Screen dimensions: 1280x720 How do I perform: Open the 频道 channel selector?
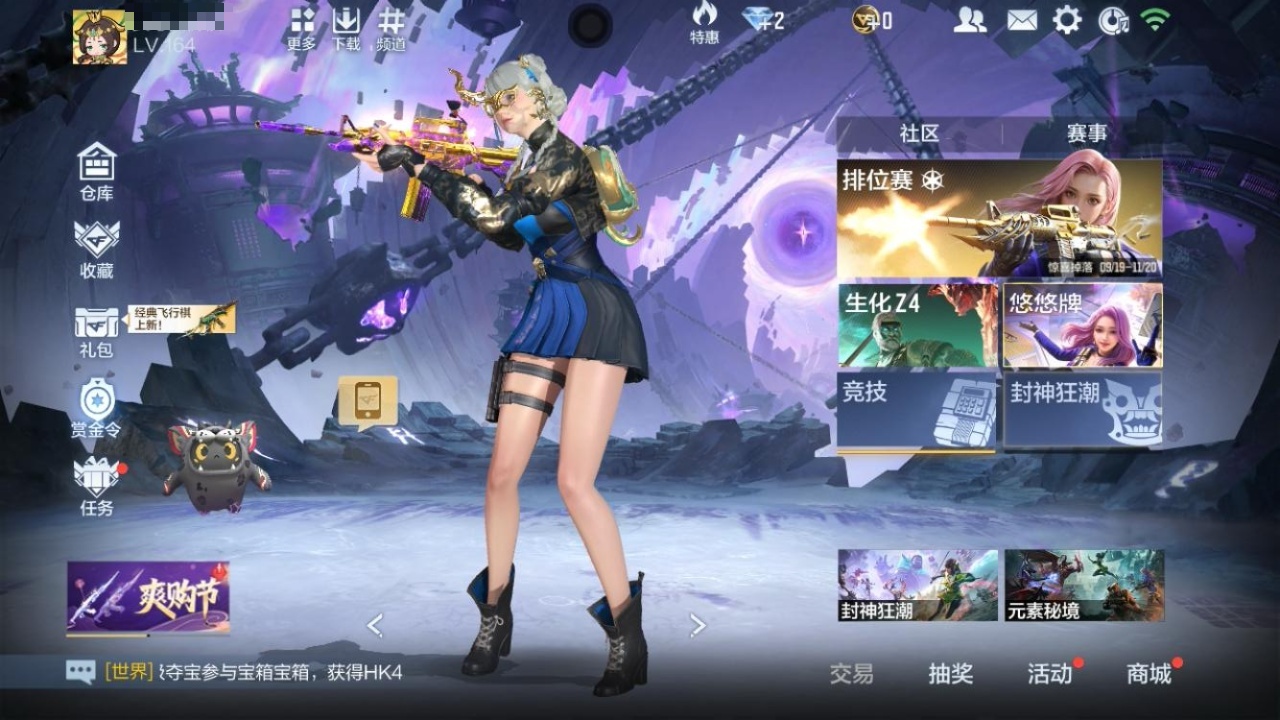click(391, 29)
